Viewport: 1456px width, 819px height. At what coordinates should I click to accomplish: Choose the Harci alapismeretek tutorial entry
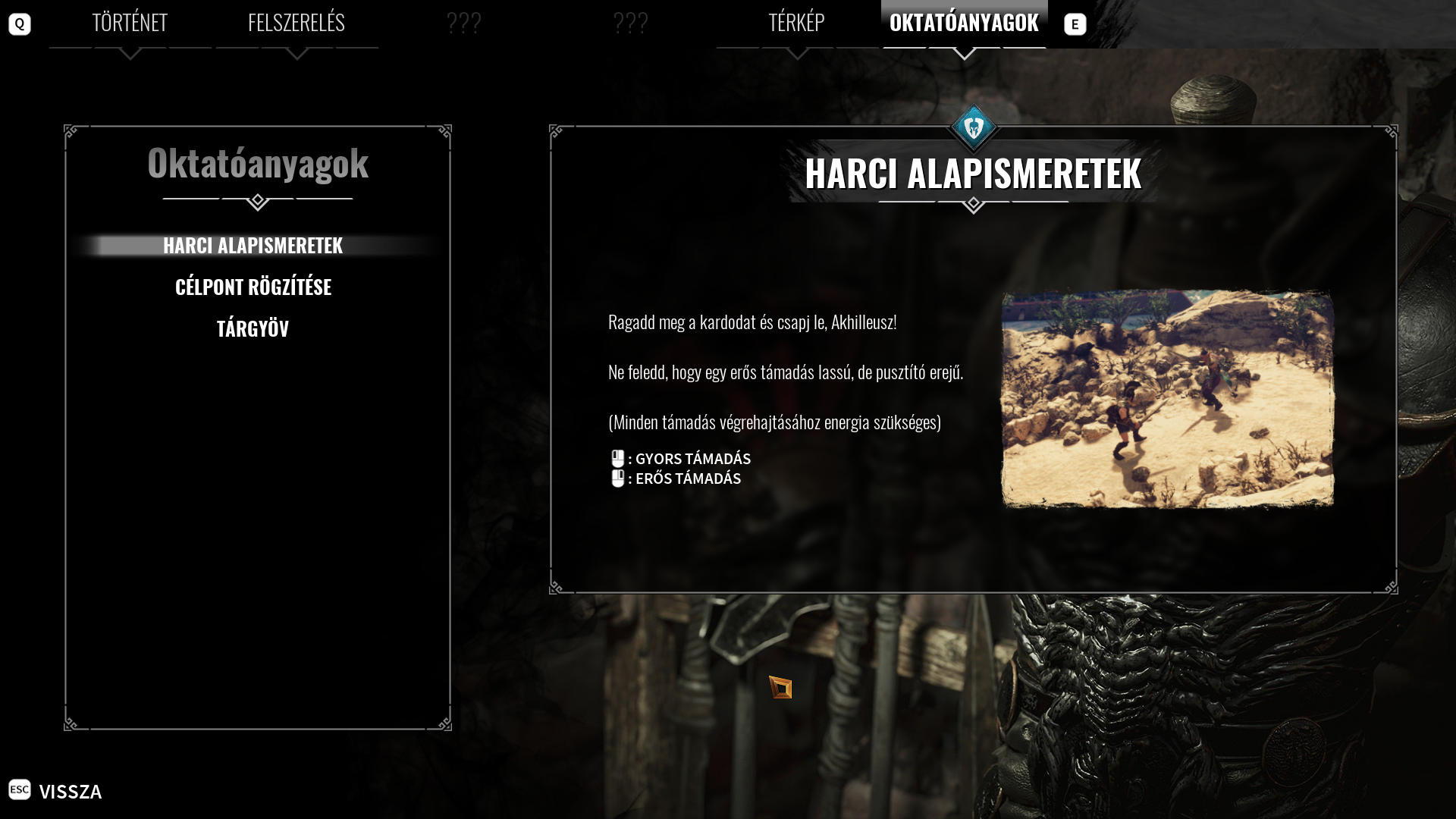[253, 246]
